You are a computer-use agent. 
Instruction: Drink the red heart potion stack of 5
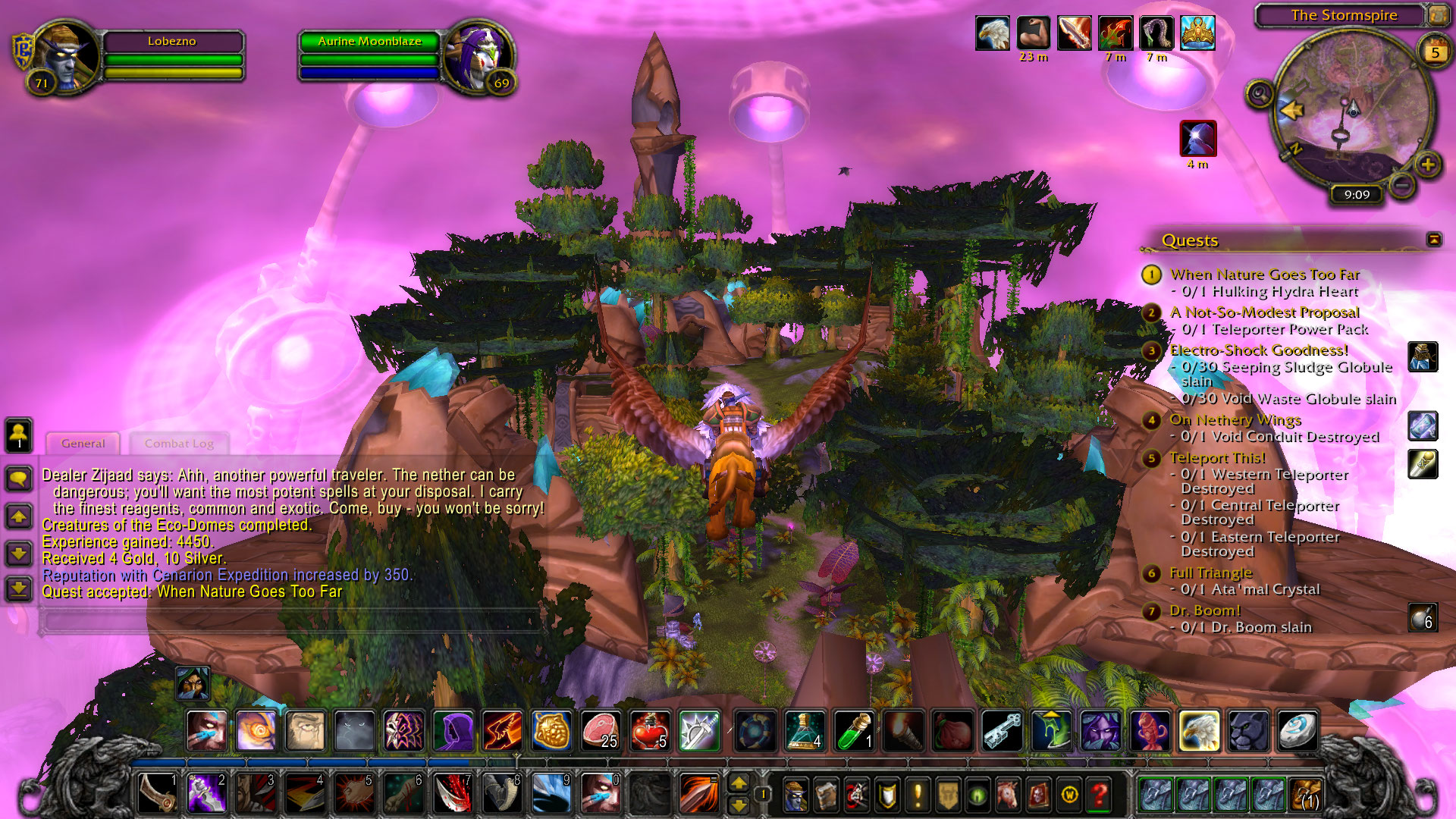[x=649, y=730]
